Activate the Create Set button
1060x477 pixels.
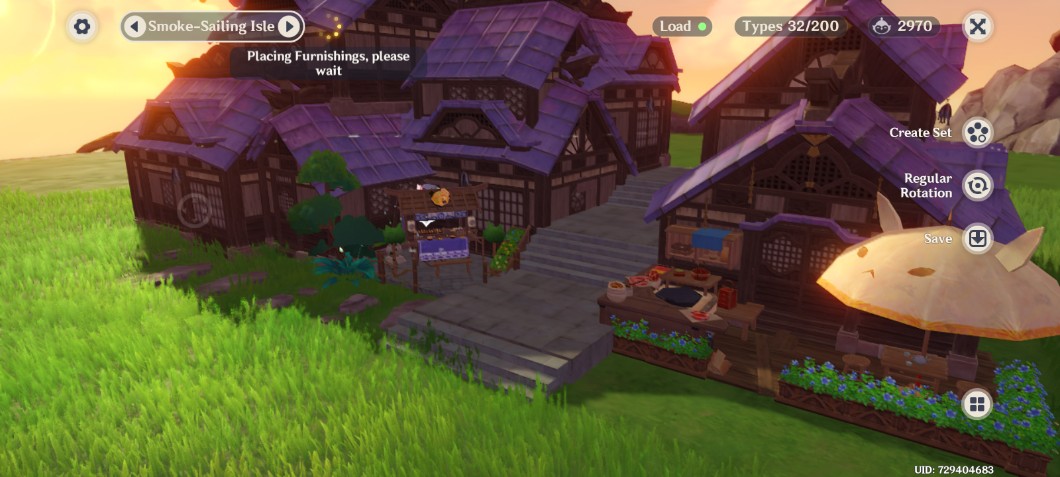[x=977, y=132]
